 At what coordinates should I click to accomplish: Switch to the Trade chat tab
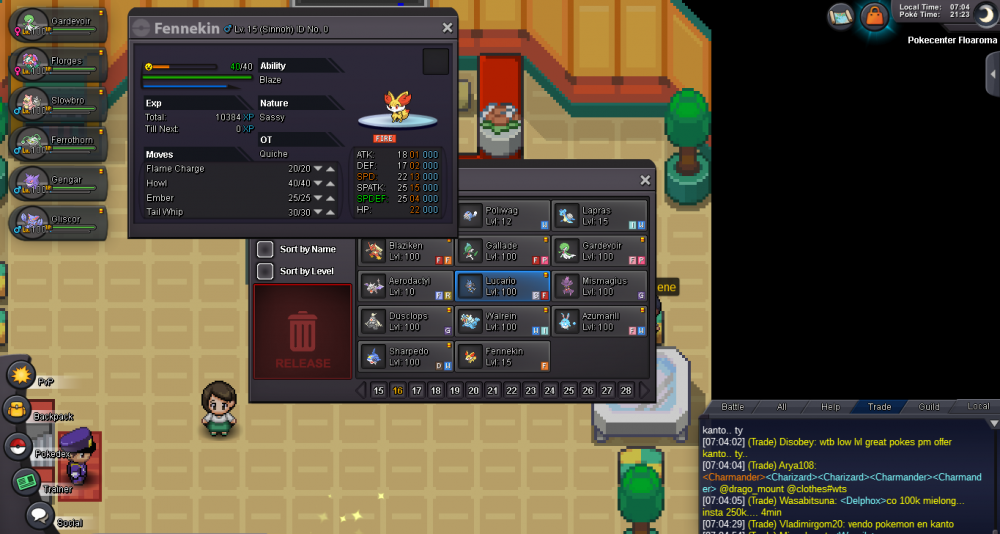click(x=880, y=406)
